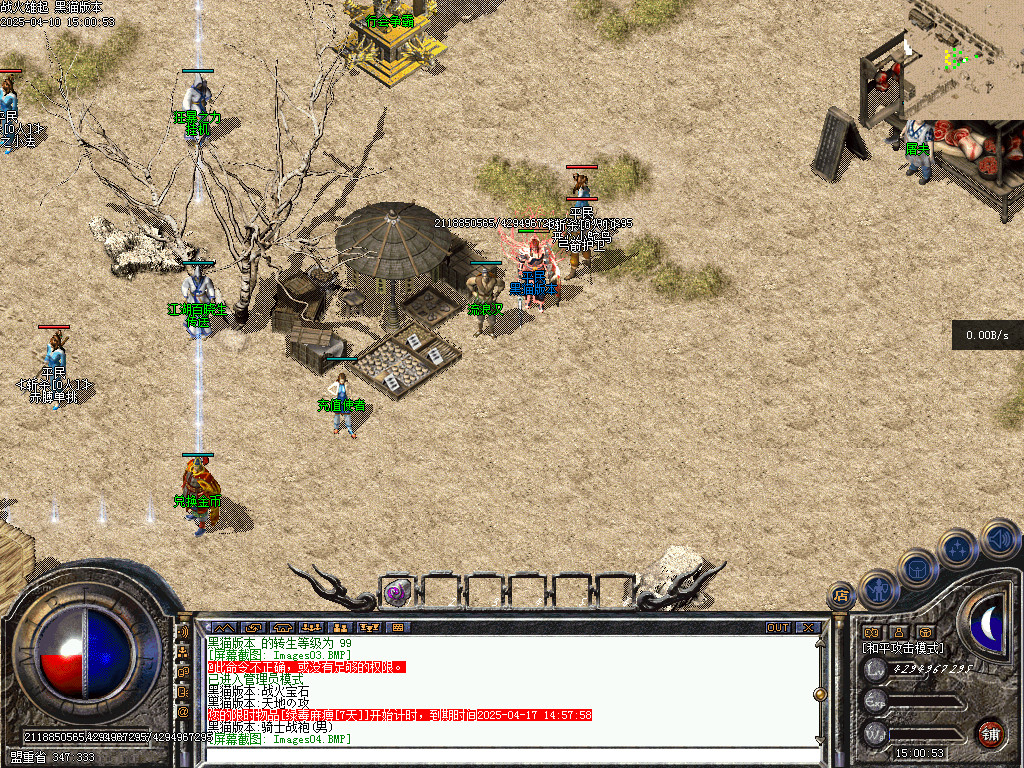Open the keypad grid icon on chat toolbar
This screenshot has height=768, width=1024.
[399, 627]
